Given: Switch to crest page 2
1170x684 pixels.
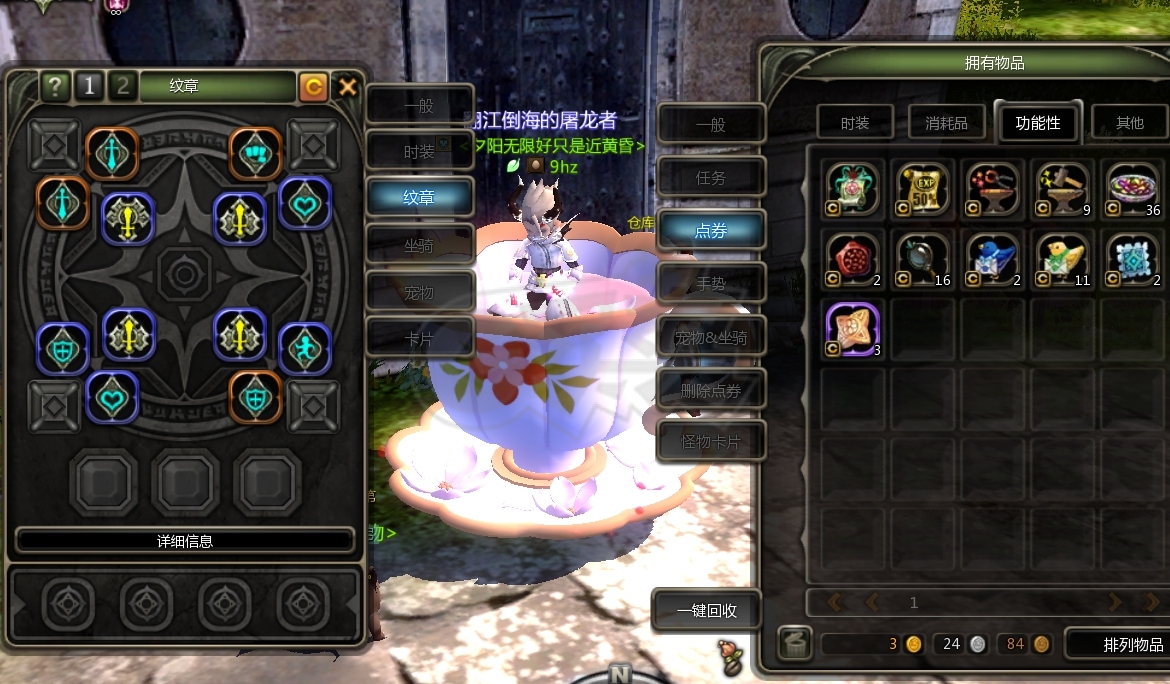Looking at the screenshot, I should 122,87.
